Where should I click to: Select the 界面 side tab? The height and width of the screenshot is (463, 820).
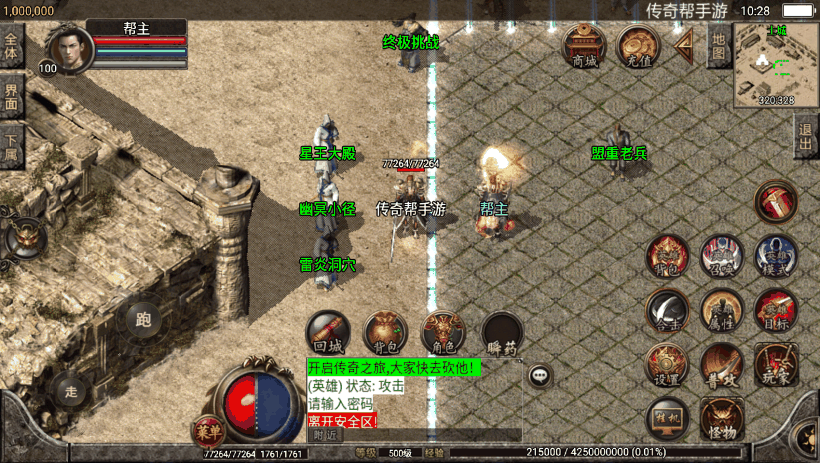(12, 96)
